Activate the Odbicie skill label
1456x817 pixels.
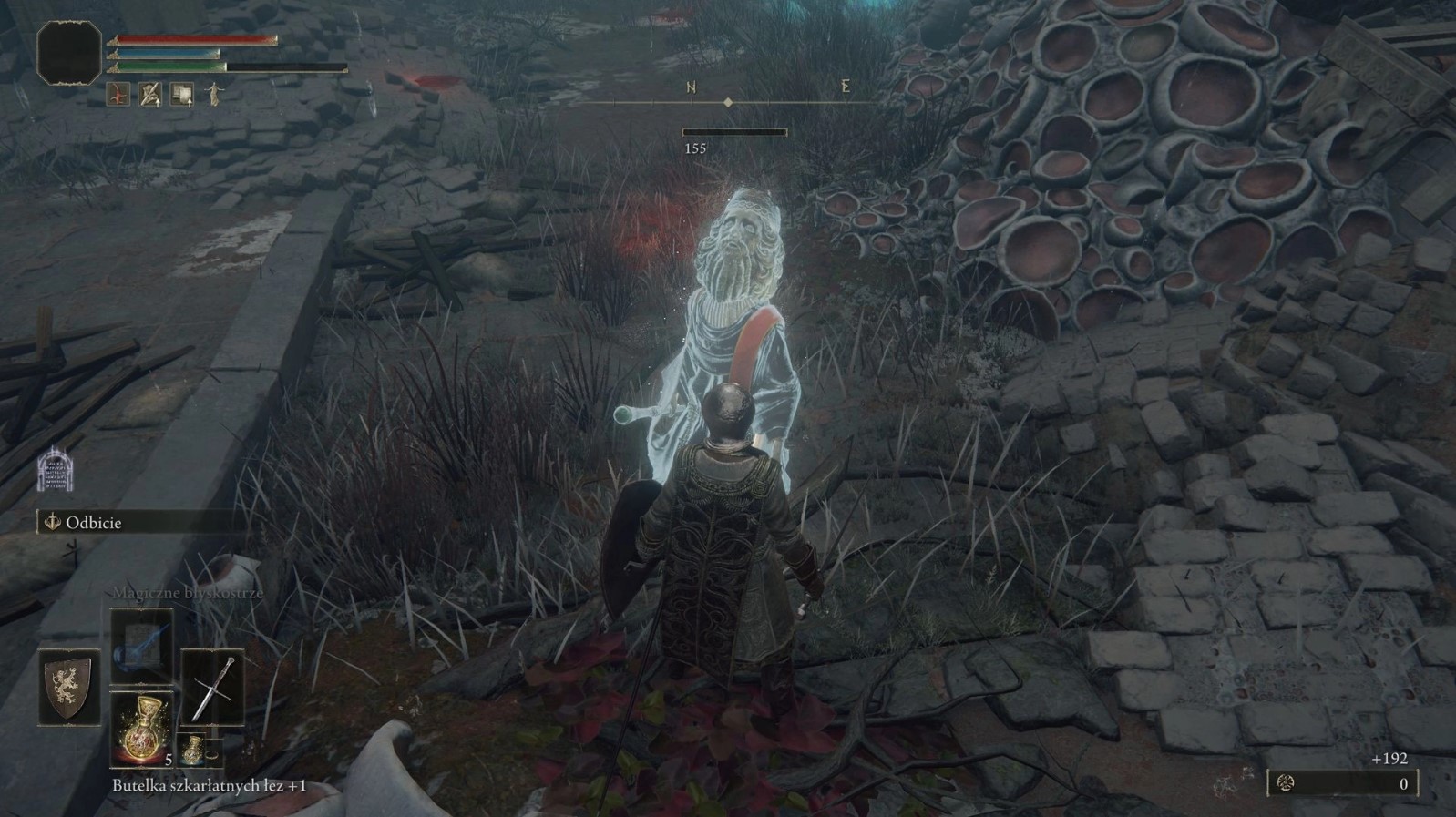[x=93, y=523]
